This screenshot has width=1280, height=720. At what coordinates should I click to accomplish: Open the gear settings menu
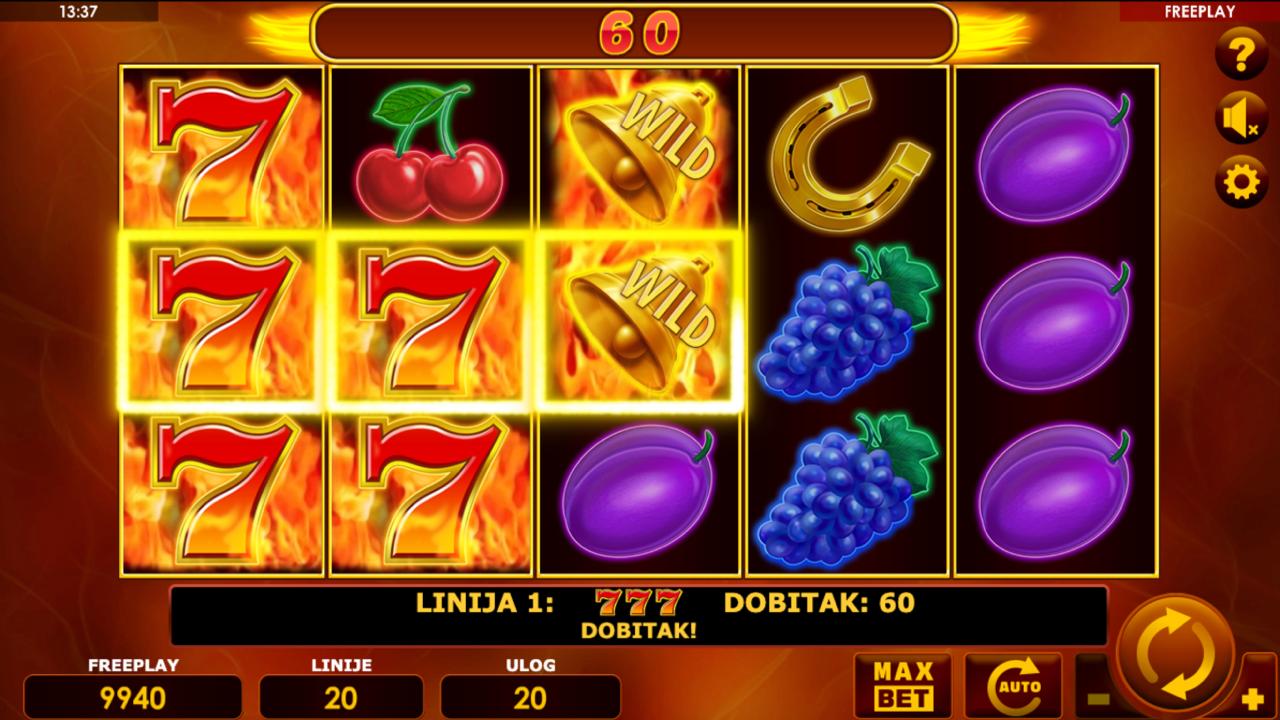pyautogui.click(x=1241, y=183)
